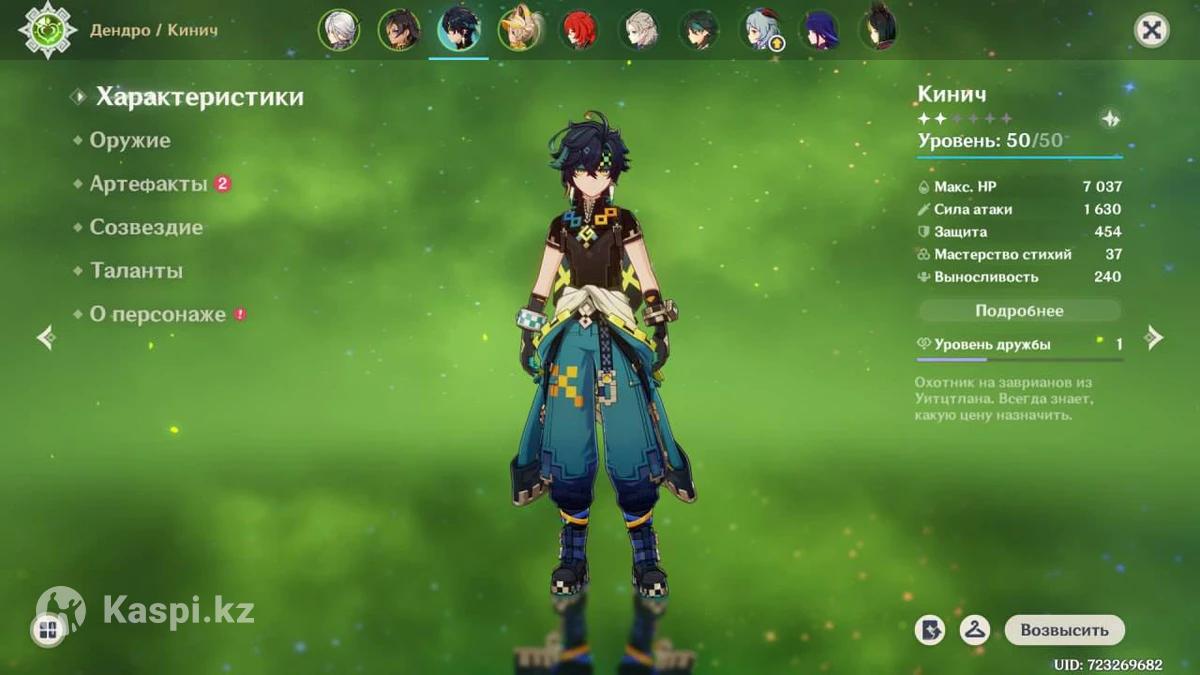Select the Созвездие (Constellation) entry
This screenshot has height=675, width=1200.
[x=146, y=228]
